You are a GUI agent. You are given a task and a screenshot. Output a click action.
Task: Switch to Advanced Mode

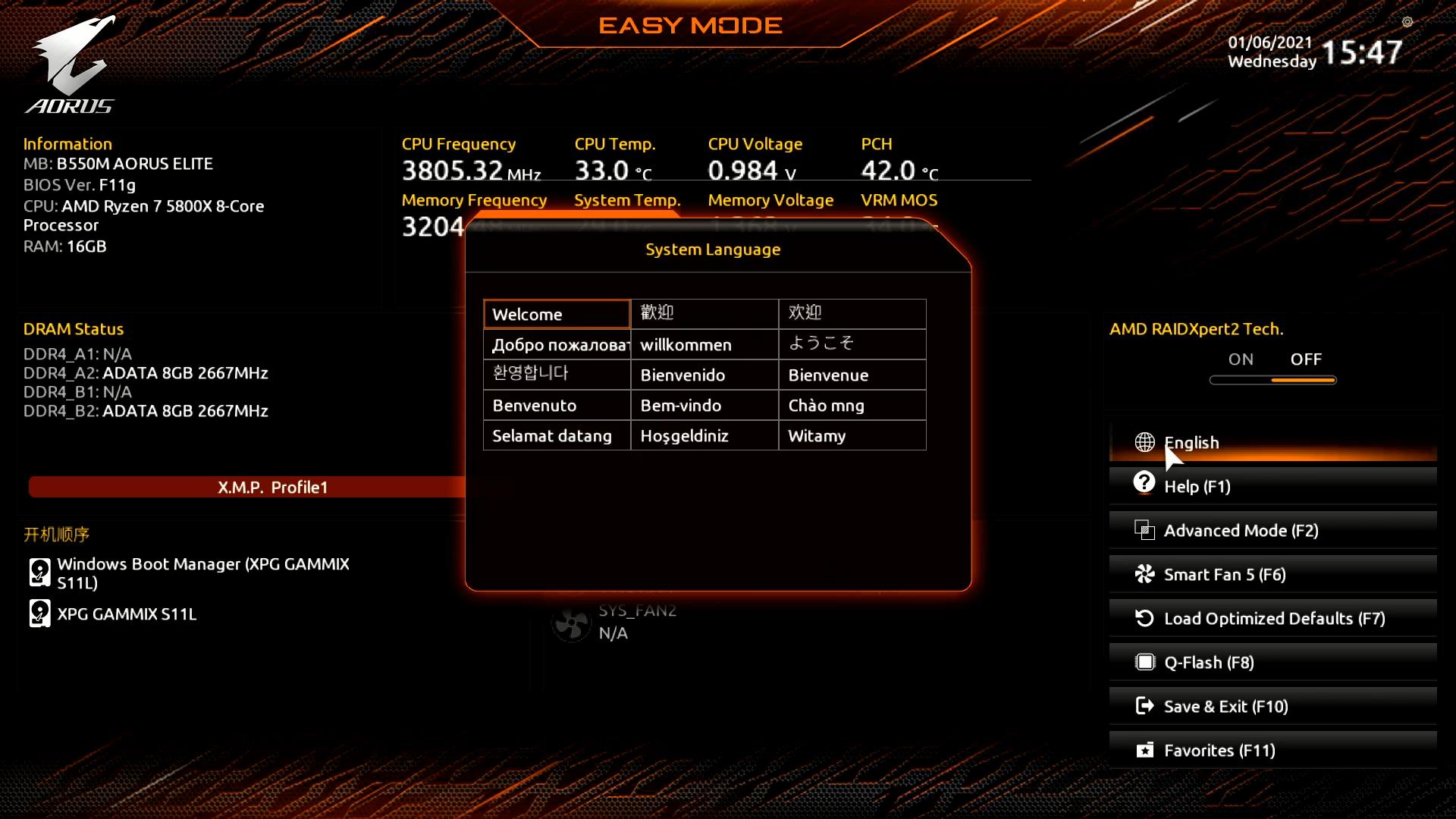[x=1241, y=531]
